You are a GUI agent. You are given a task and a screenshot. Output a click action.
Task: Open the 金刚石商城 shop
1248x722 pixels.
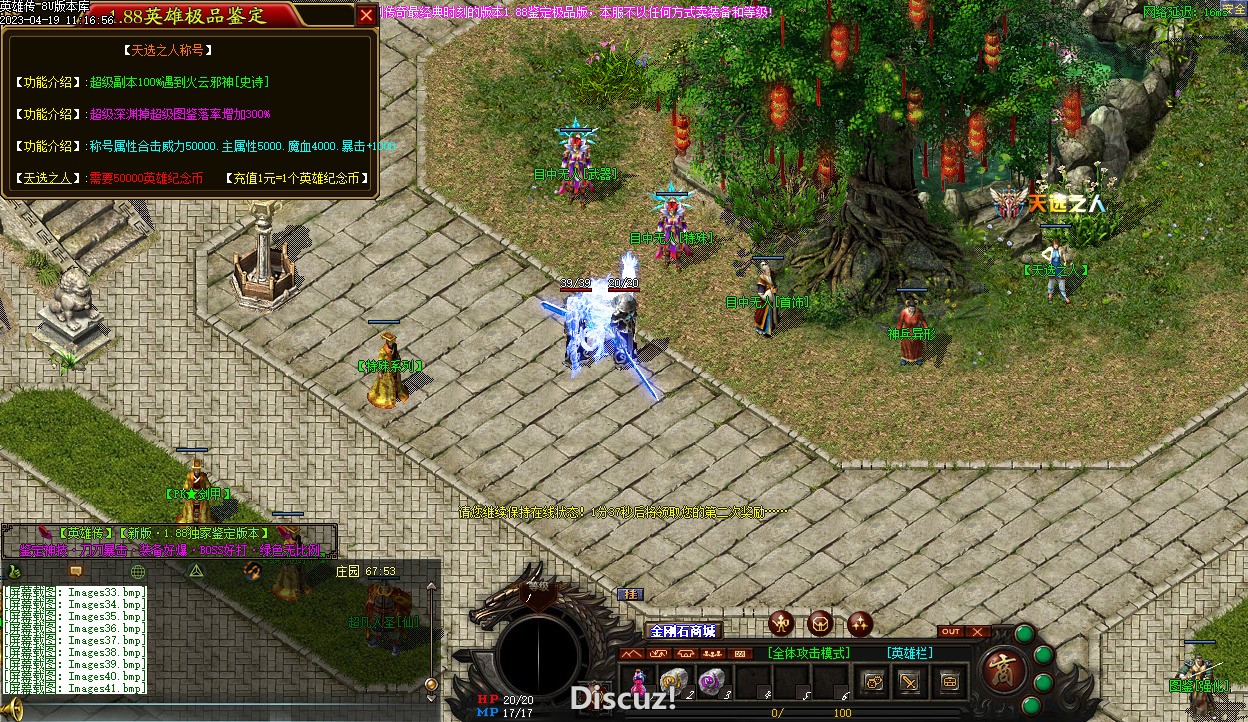click(x=683, y=631)
